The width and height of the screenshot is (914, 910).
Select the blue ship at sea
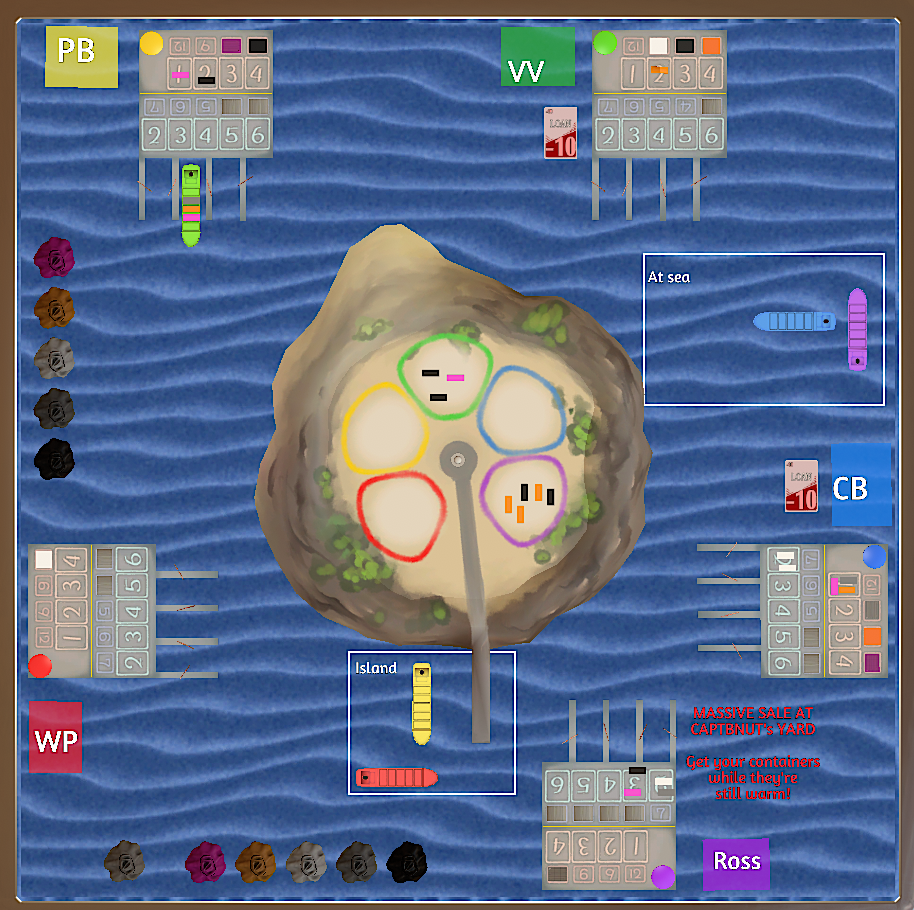[795, 321]
